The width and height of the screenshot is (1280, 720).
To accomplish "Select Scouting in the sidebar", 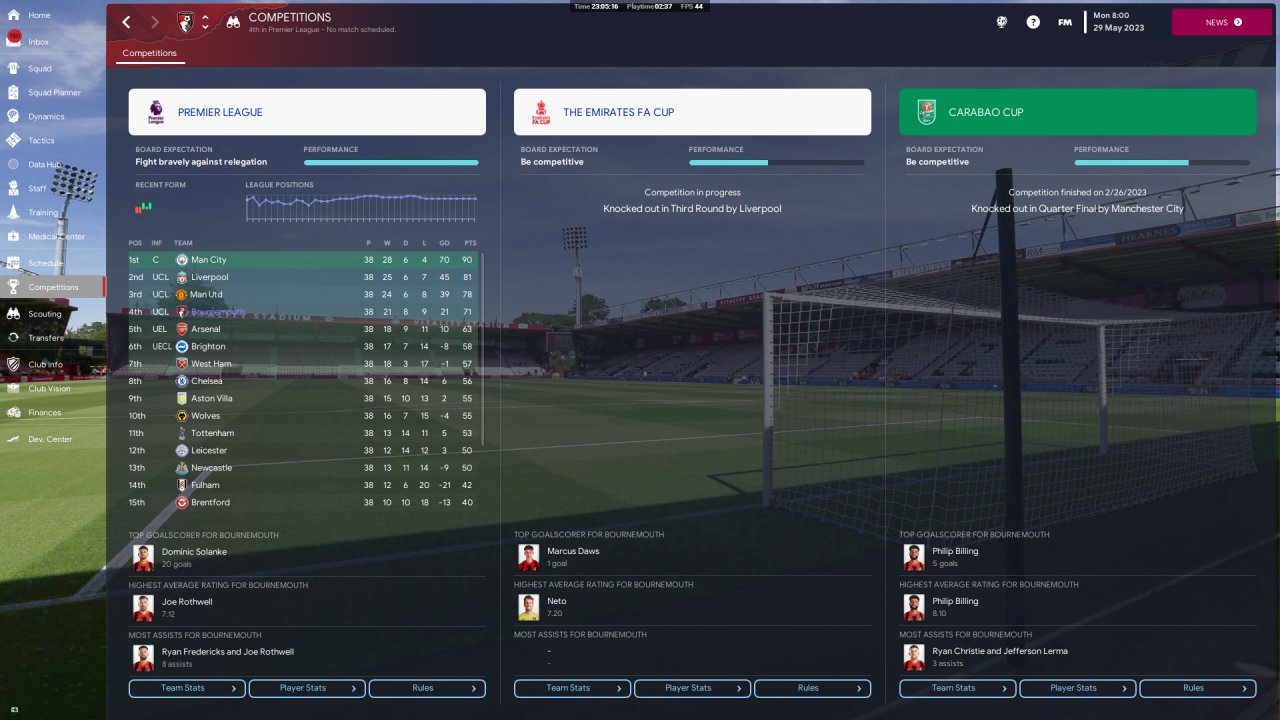I will click(44, 314).
